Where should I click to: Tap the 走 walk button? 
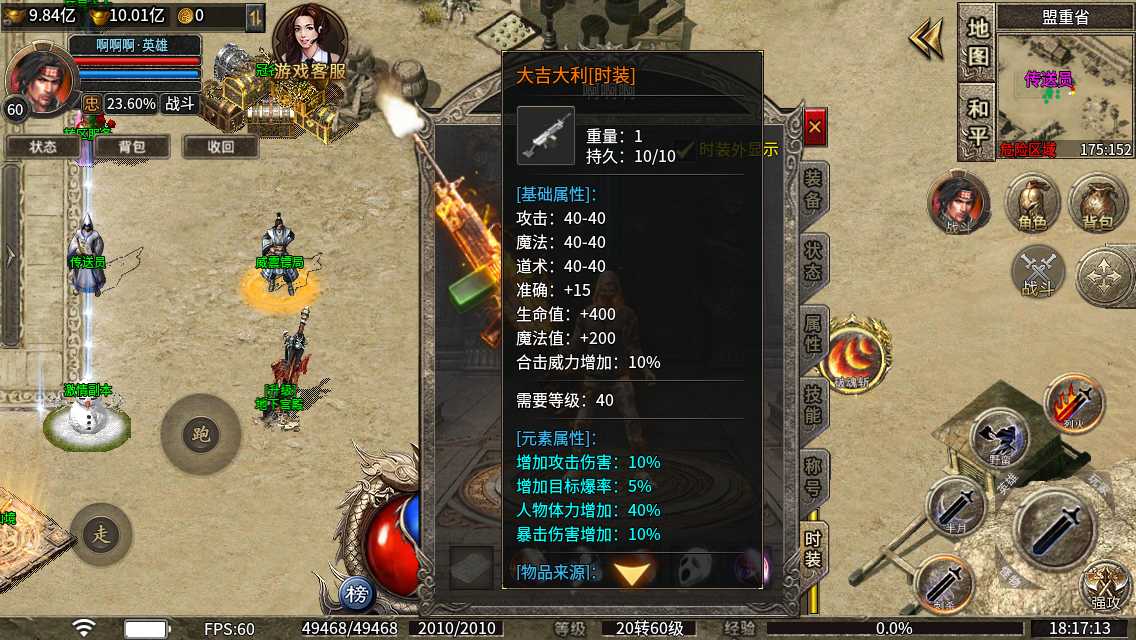(x=101, y=533)
